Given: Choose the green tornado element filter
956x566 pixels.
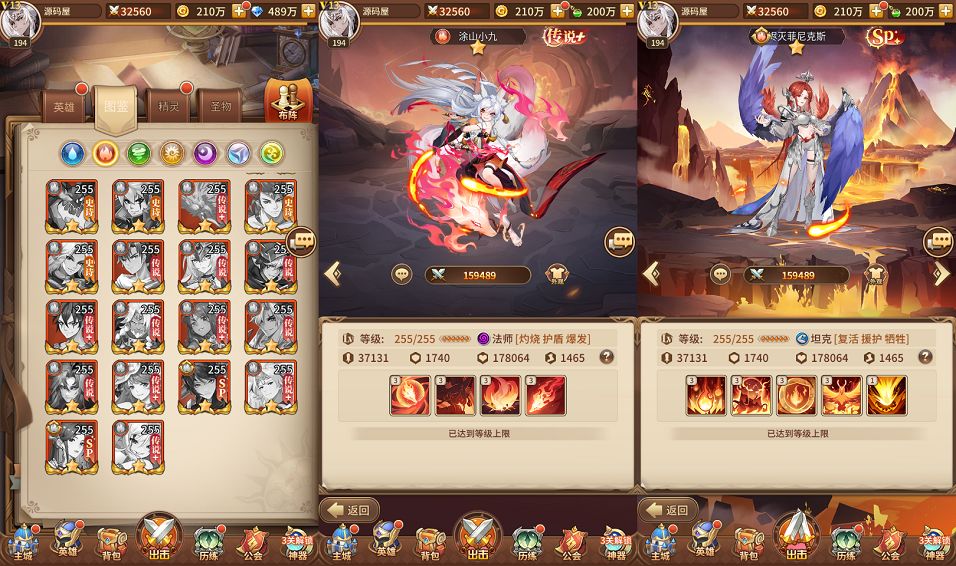Looking at the screenshot, I should [x=139, y=153].
